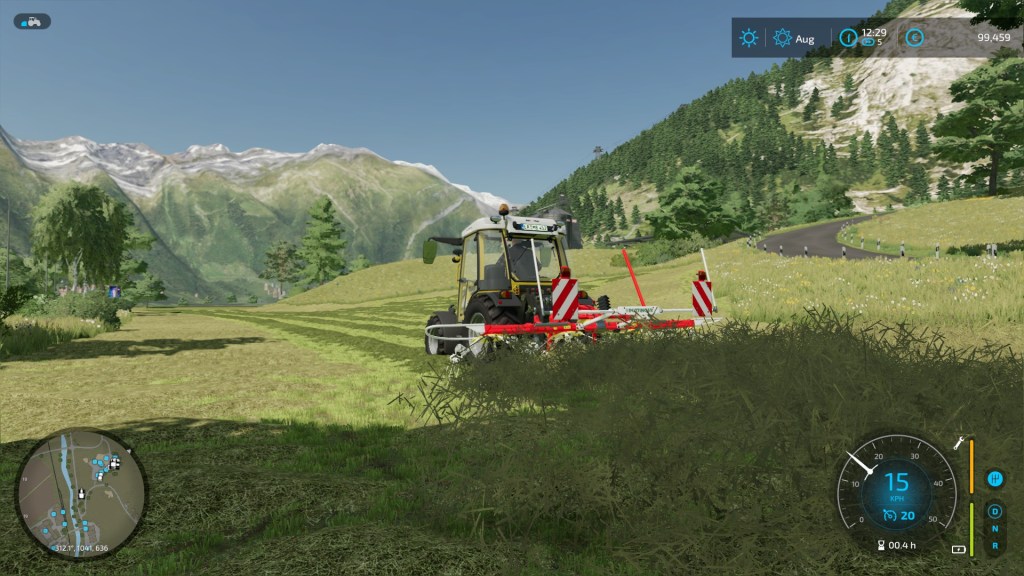This screenshot has height=576, width=1024.
Task: Click the battery charge icon
Action: (x=959, y=549)
